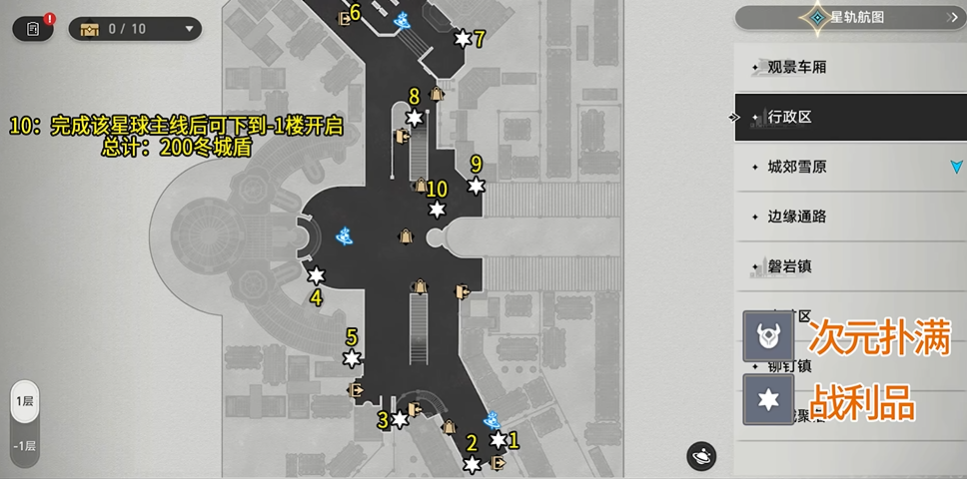Switch the map to floor -1层
This screenshot has height=479, width=967.
(x=25, y=446)
